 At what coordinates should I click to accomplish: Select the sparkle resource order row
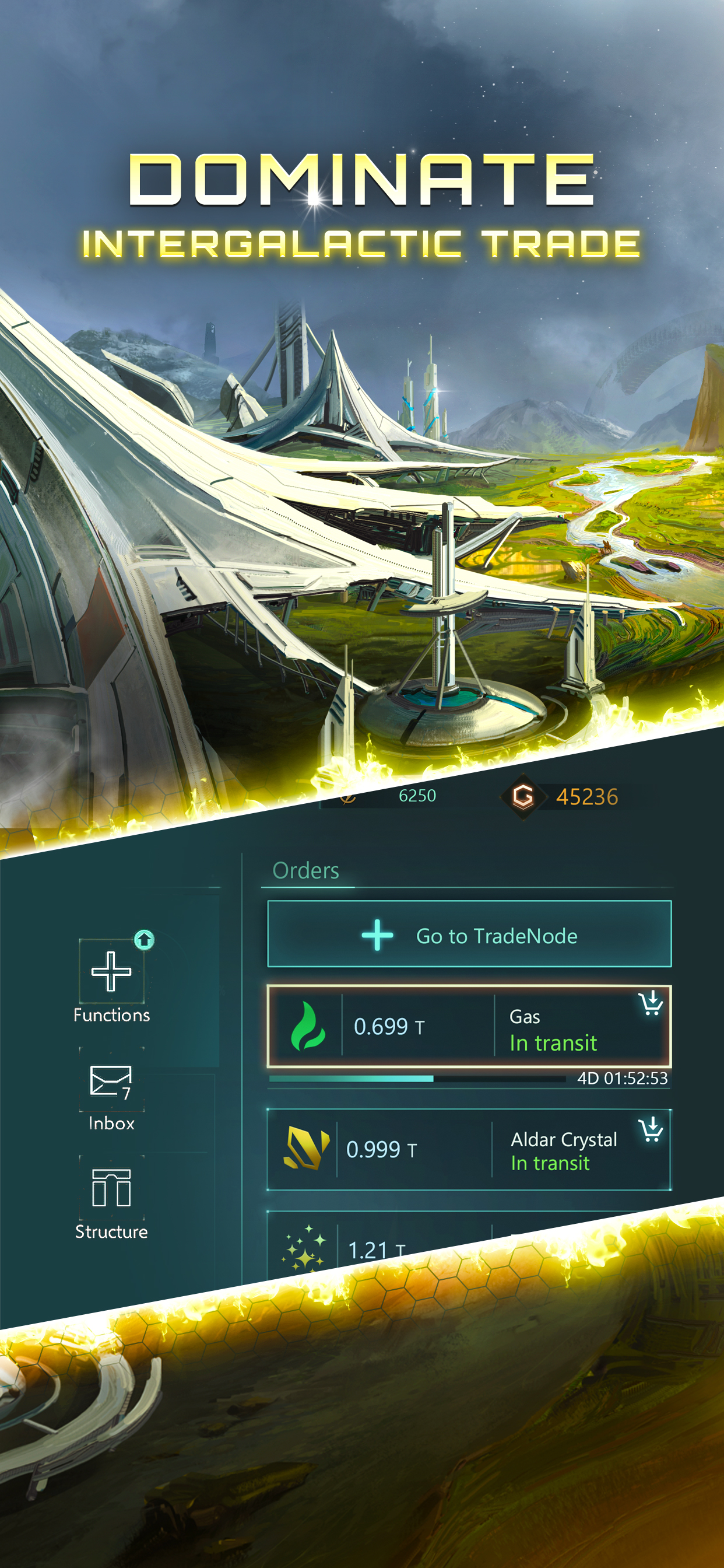coord(426,1248)
